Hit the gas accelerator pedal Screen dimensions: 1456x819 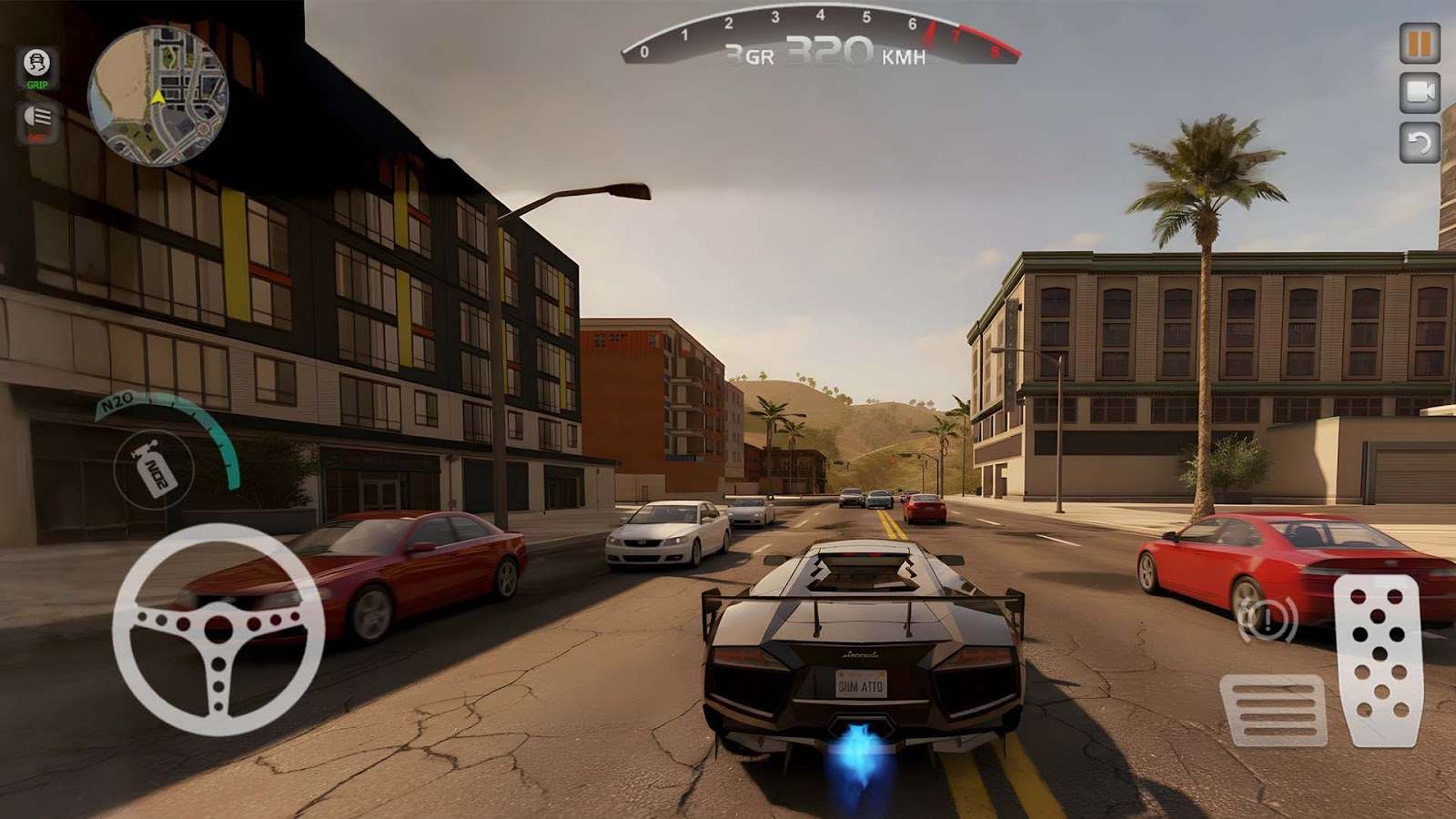click(x=1378, y=659)
